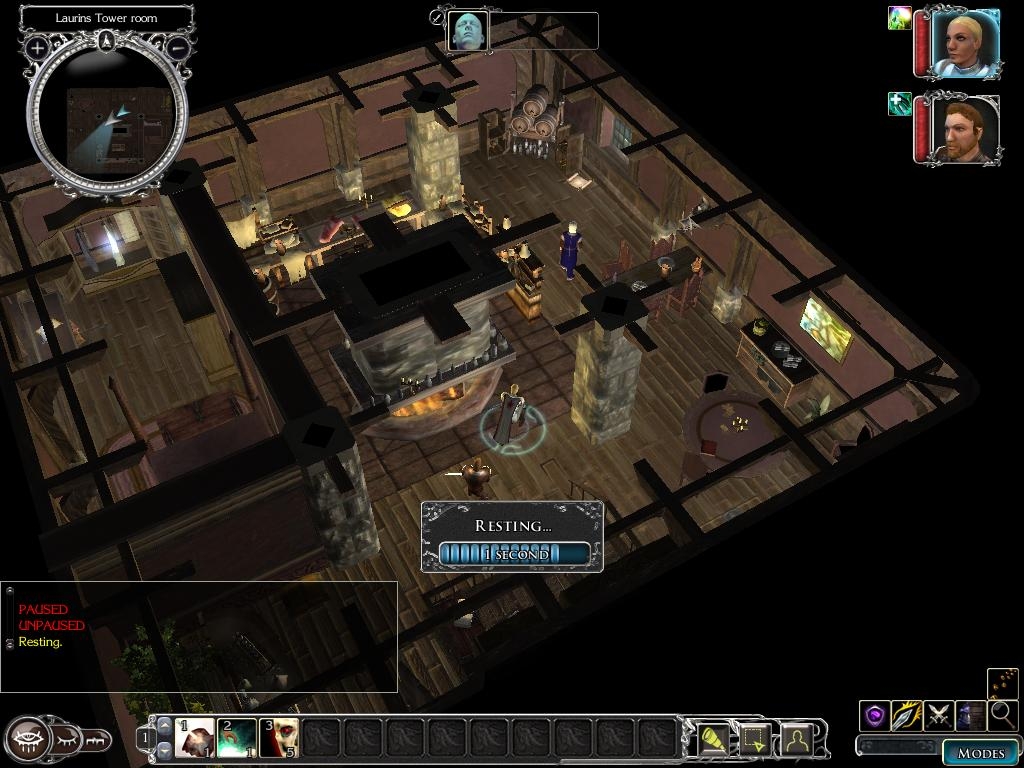This screenshot has height=768, width=1024.
Task: Use hotbar slot 2 teal spell
Action: (x=237, y=739)
